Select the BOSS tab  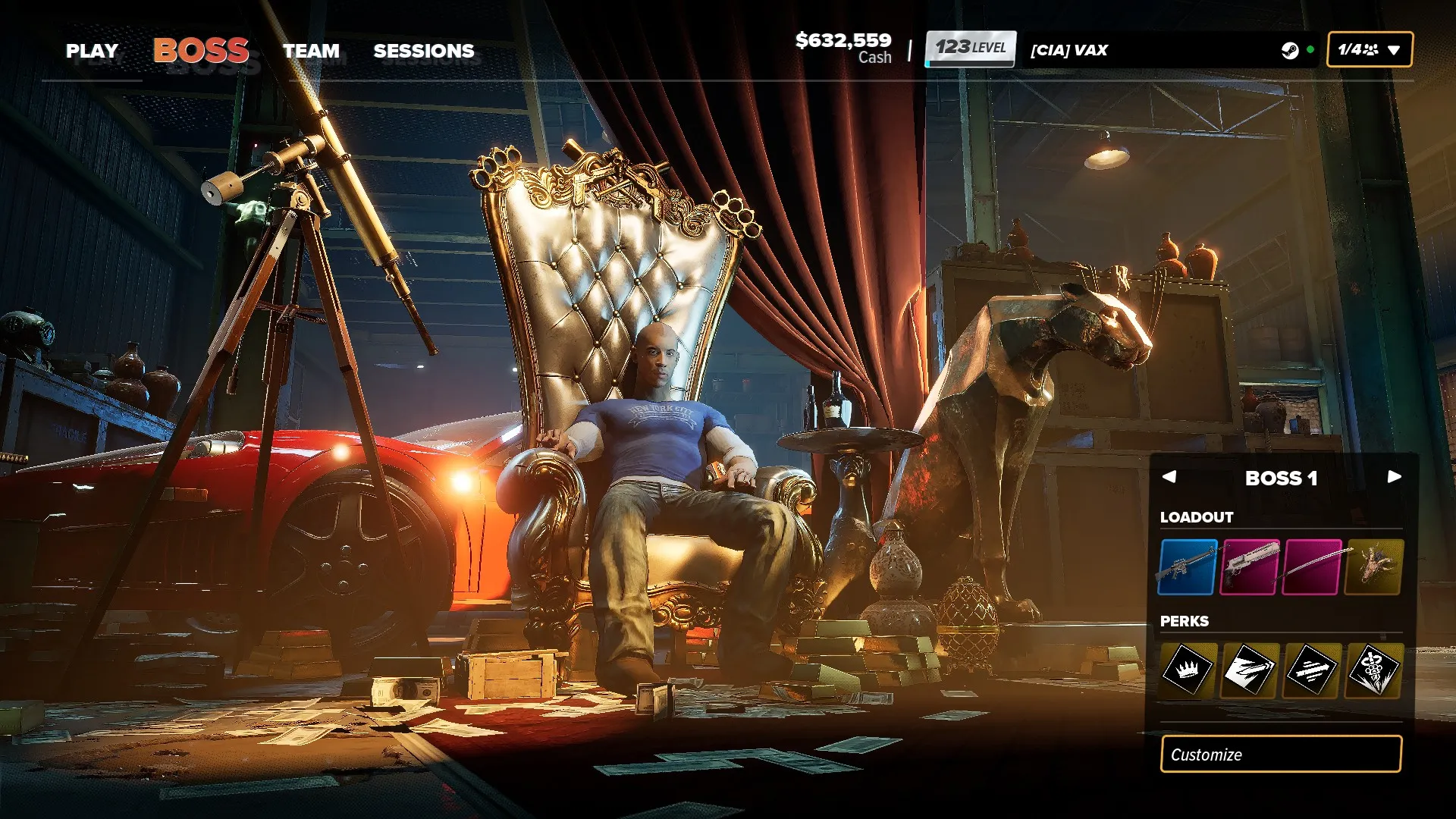click(201, 51)
